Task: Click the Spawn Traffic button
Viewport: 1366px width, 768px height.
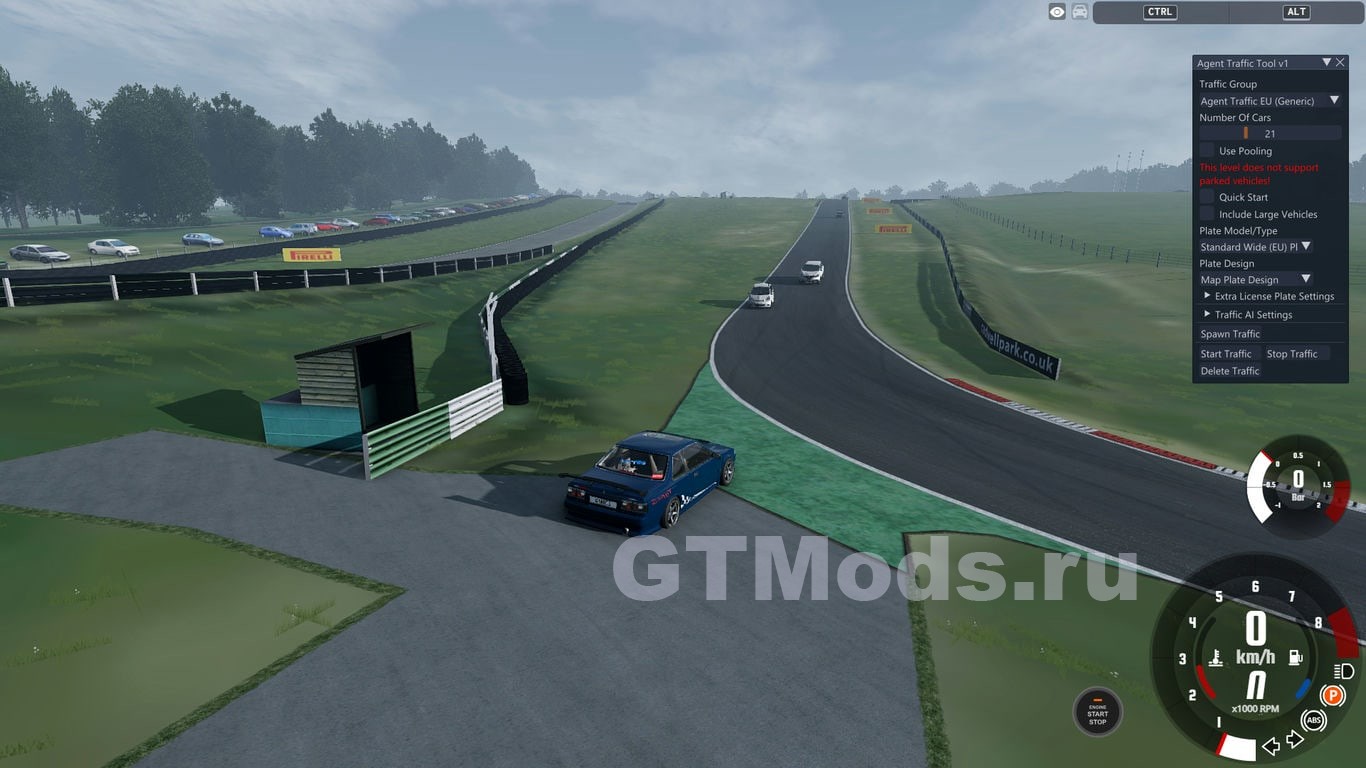Action: pyautogui.click(x=1230, y=334)
